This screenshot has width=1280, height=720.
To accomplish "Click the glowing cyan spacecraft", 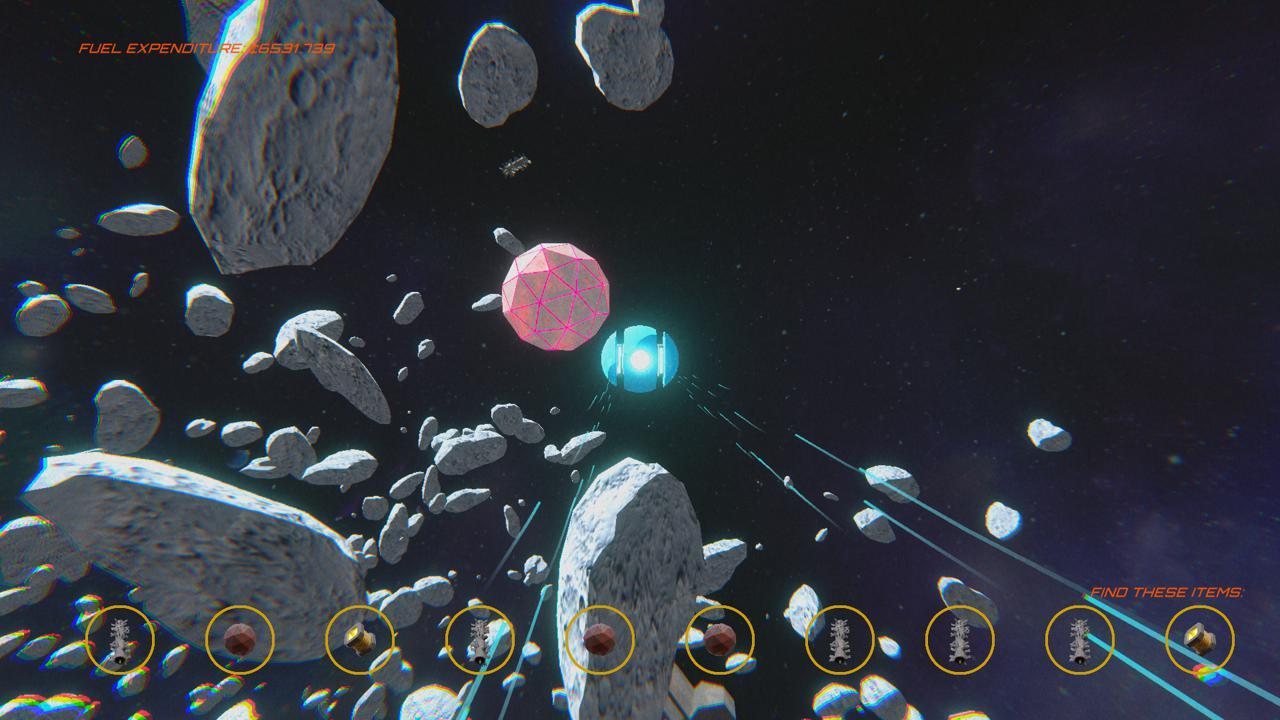I will tap(640, 360).
